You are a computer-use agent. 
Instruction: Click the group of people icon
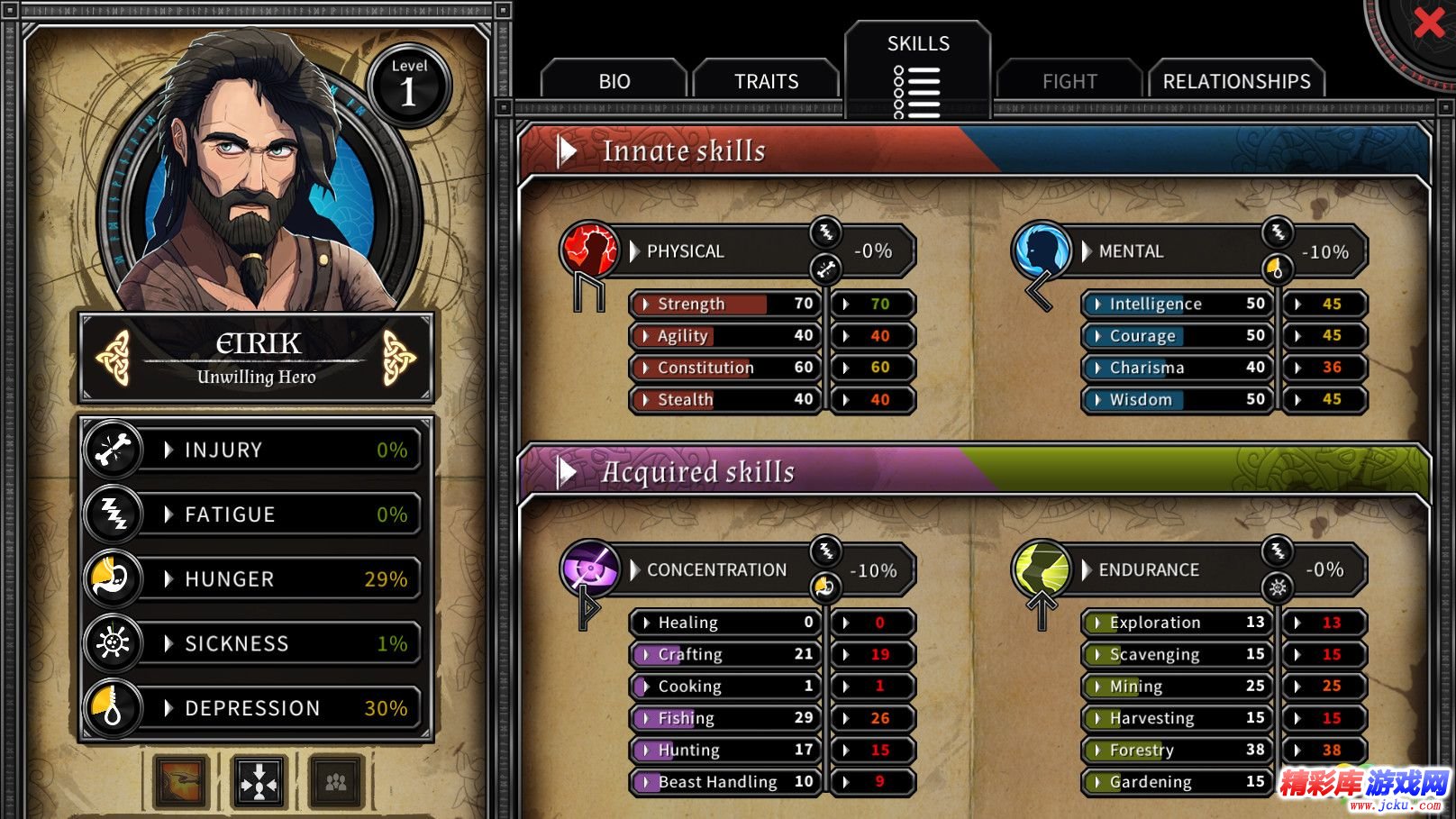pyautogui.click(x=336, y=780)
